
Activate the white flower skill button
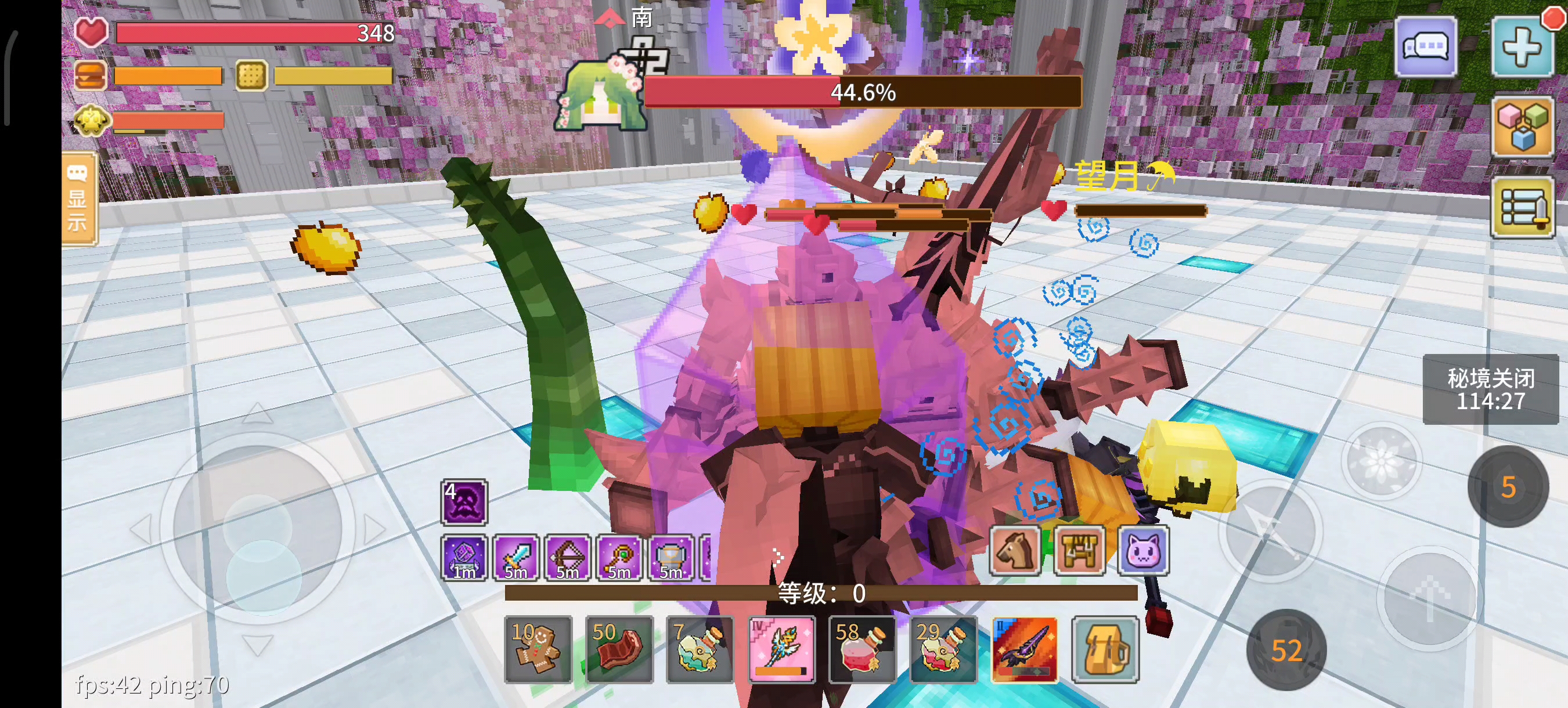[x=1382, y=461]
